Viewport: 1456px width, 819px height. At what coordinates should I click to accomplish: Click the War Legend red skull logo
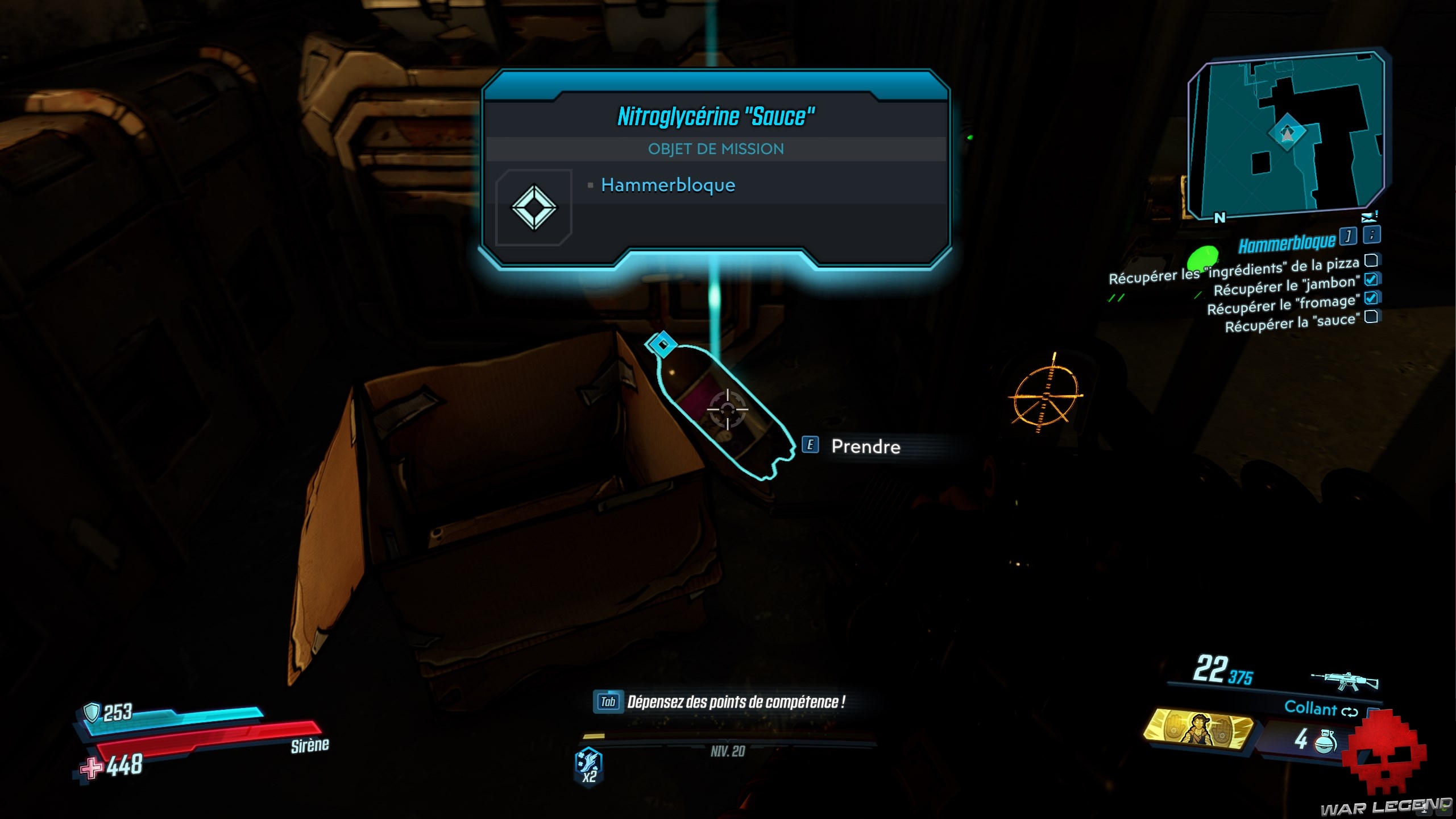pyautogui.click(x=1385, y=752)
